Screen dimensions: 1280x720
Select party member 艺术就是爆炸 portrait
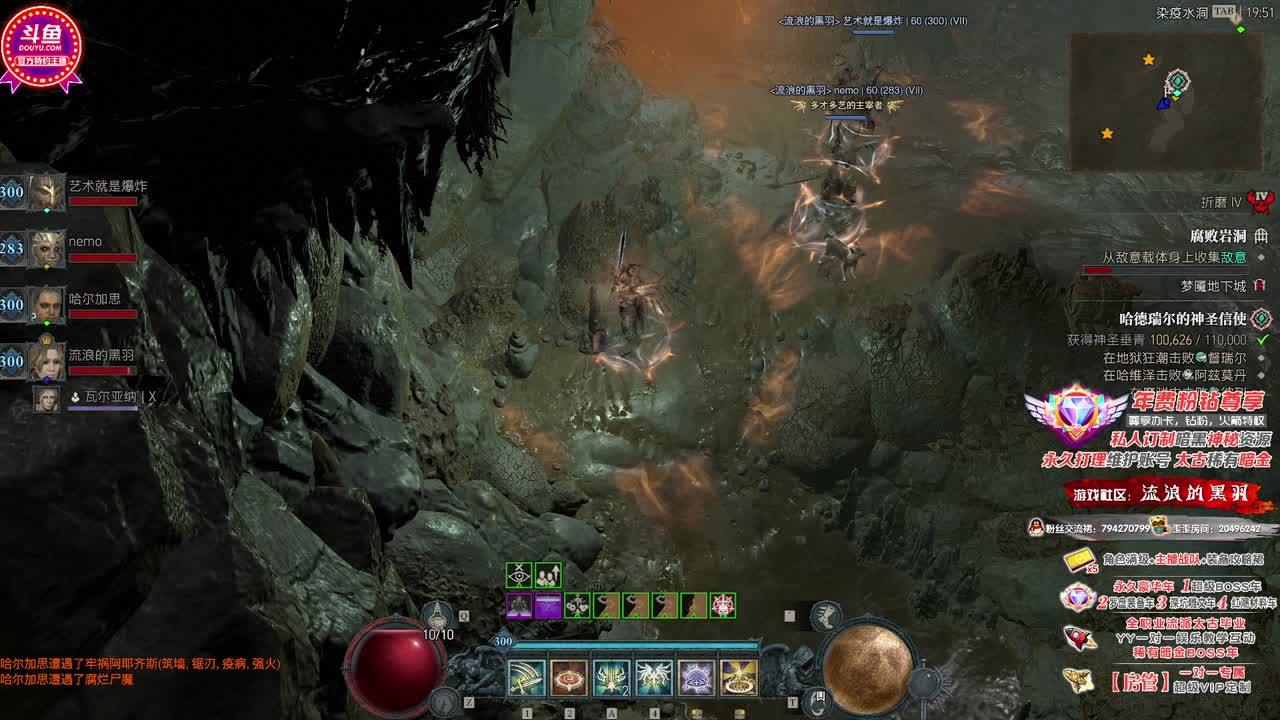46,192
